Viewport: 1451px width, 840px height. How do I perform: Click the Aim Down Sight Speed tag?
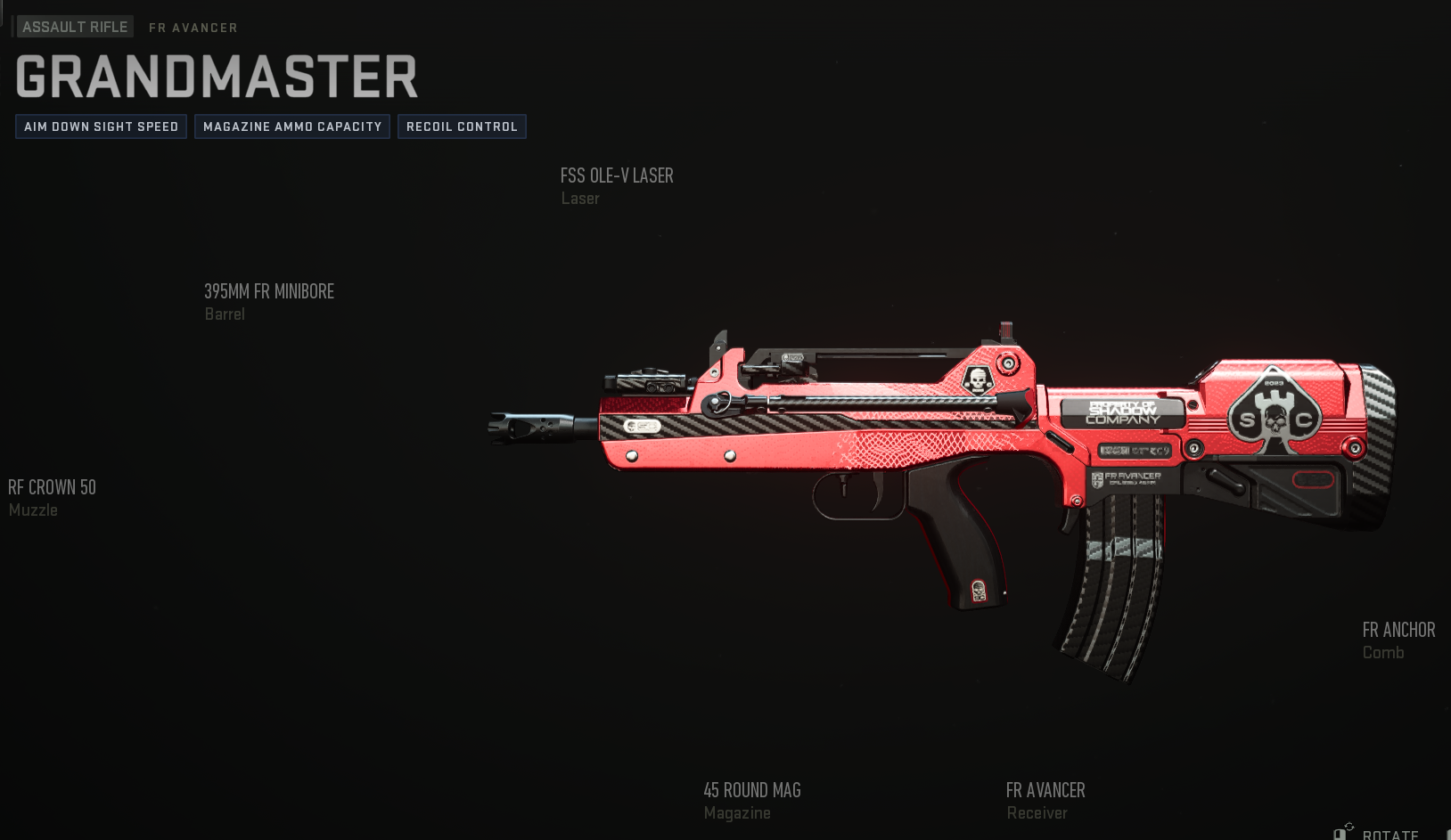101,126
